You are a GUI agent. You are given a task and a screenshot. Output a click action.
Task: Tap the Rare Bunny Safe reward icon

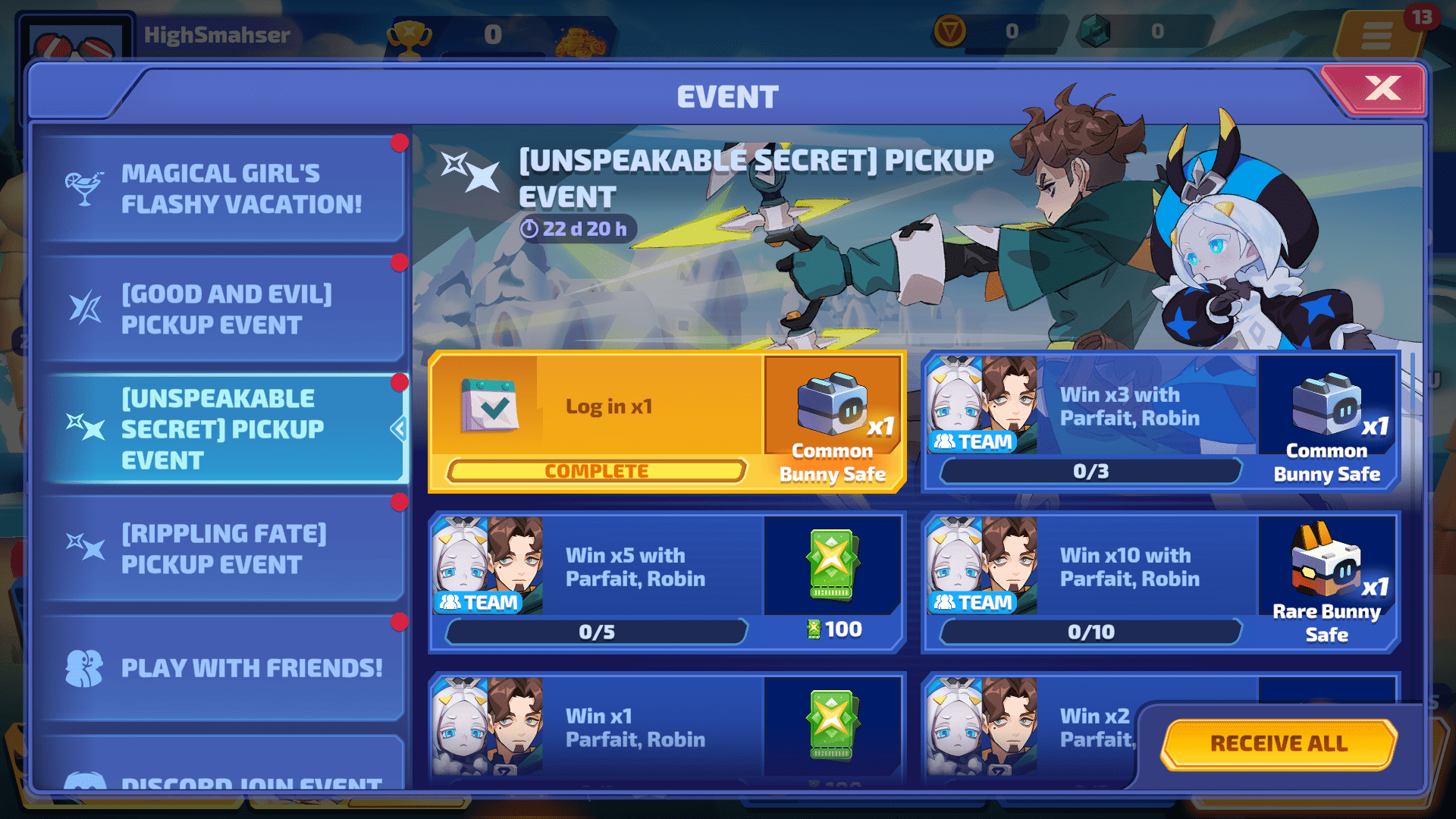(x=1326, y=561)
